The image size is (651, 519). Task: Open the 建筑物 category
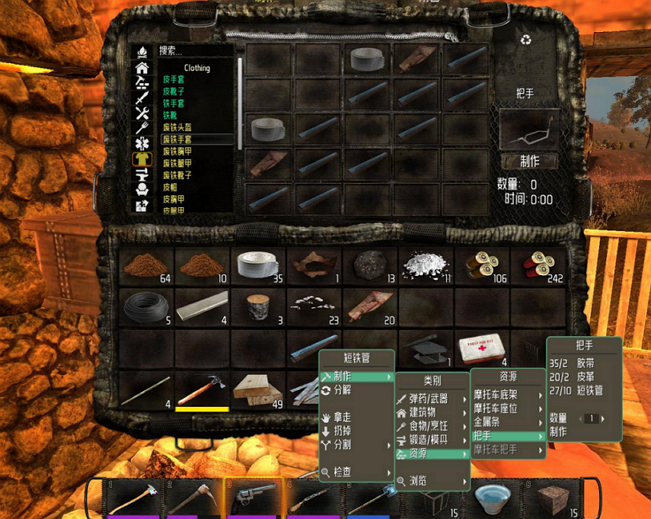428,413
